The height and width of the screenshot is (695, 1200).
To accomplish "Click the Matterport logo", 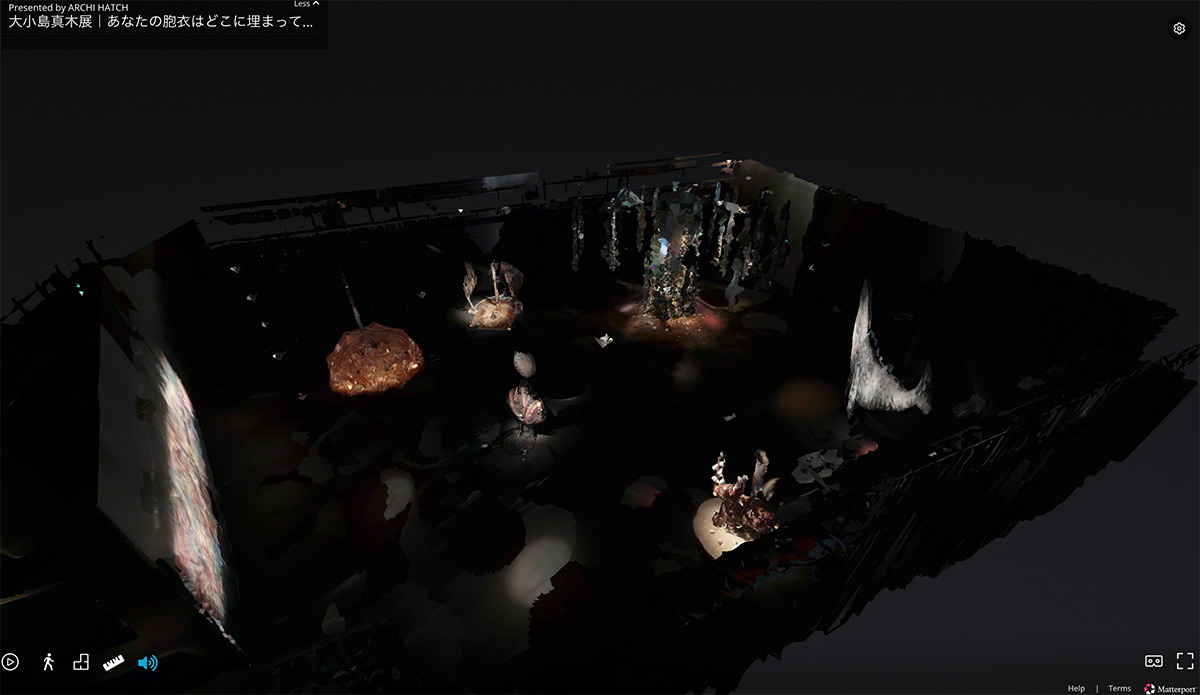I will coord(1169,688).
